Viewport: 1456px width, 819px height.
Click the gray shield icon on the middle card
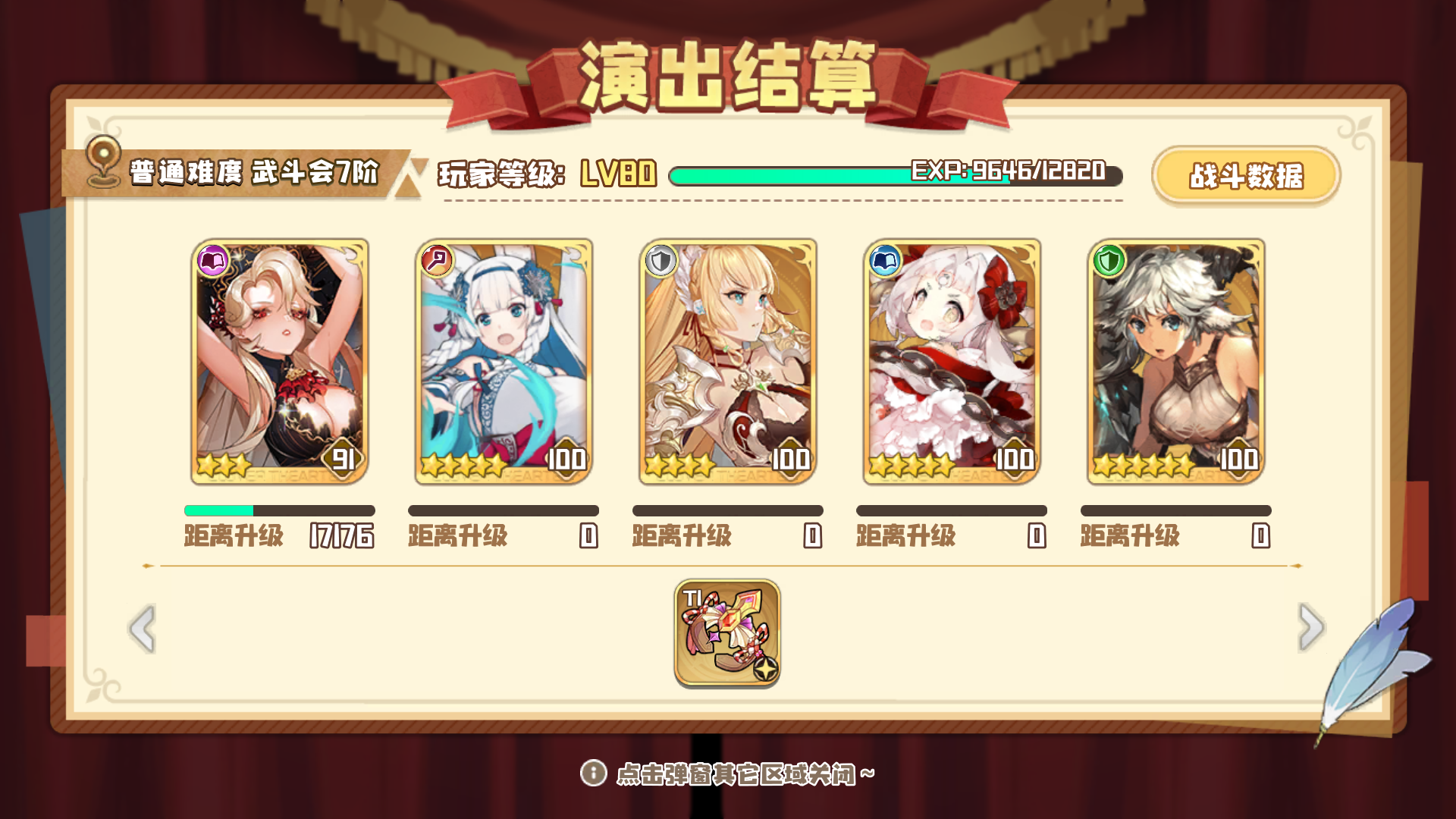coord(661,260)
